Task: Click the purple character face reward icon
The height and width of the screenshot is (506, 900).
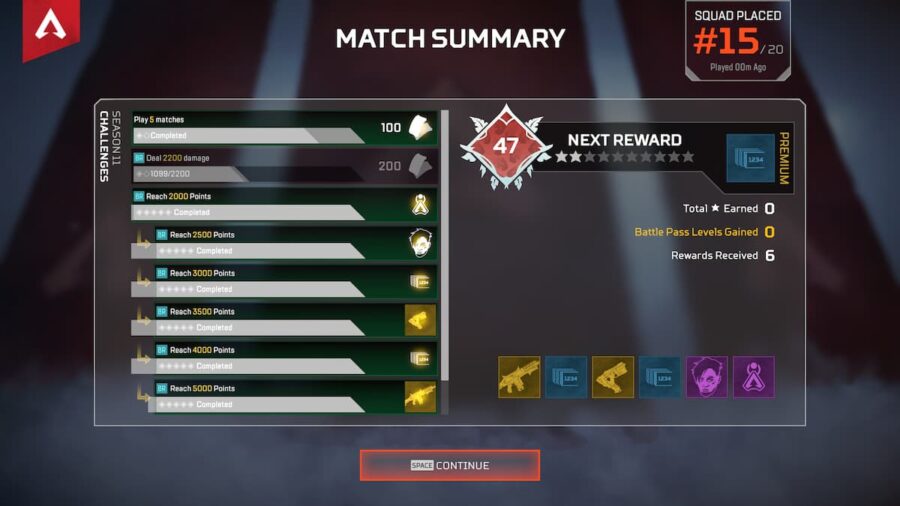Action: pos(706,377)
